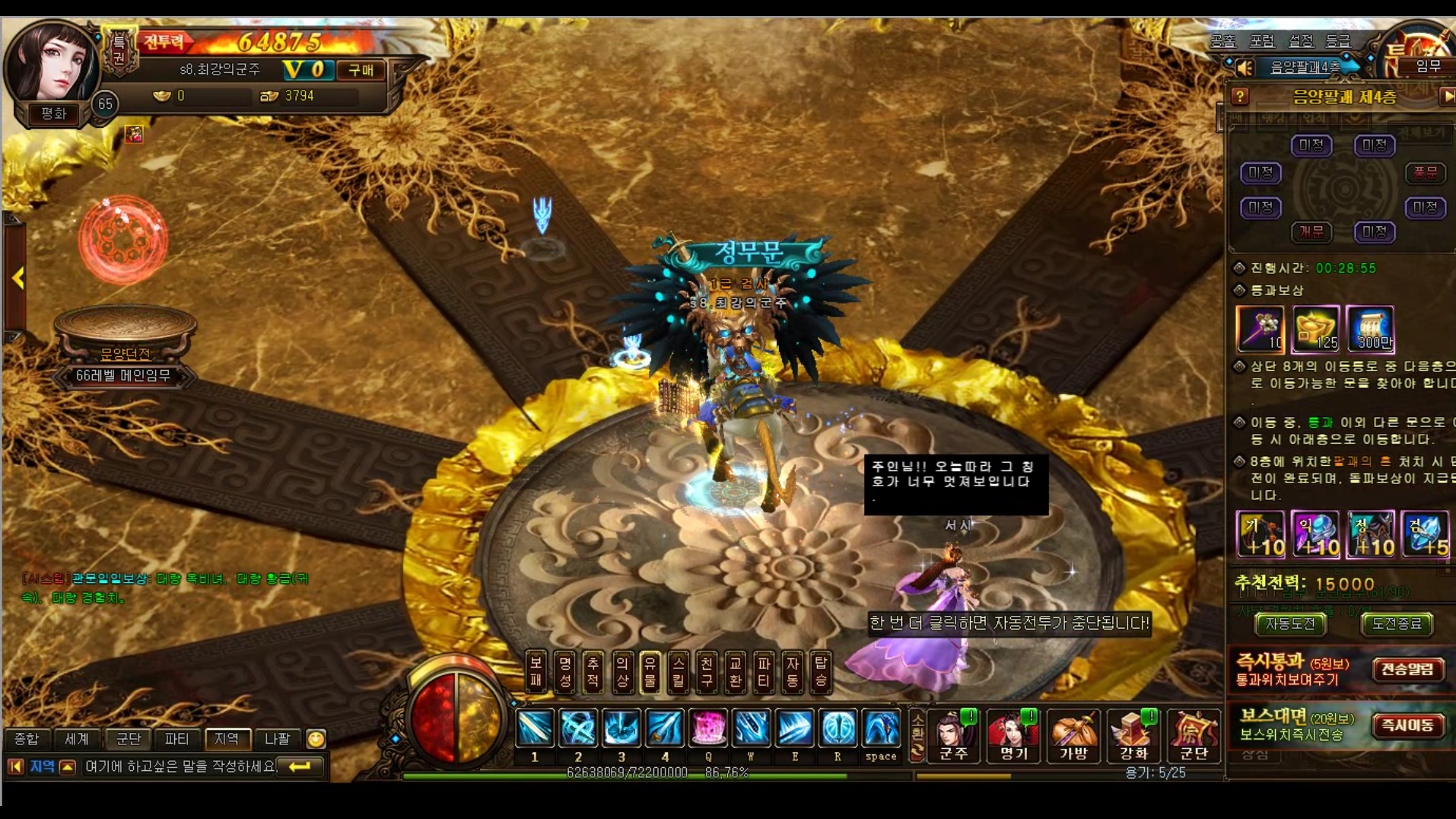Viewport: 1456px width, 819px height.
Task: Activate the pink pillar skill on Q
Action: (x=708, y=729)
